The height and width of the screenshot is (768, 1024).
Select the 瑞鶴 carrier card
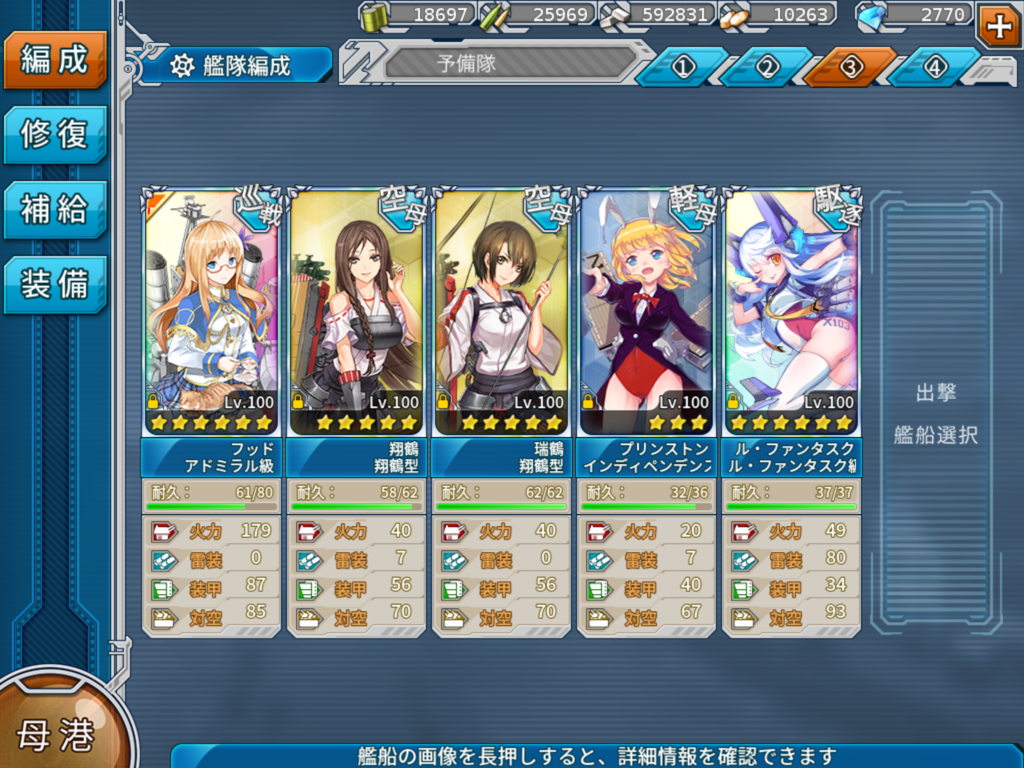pyautogui.click(x=501, y=312)
